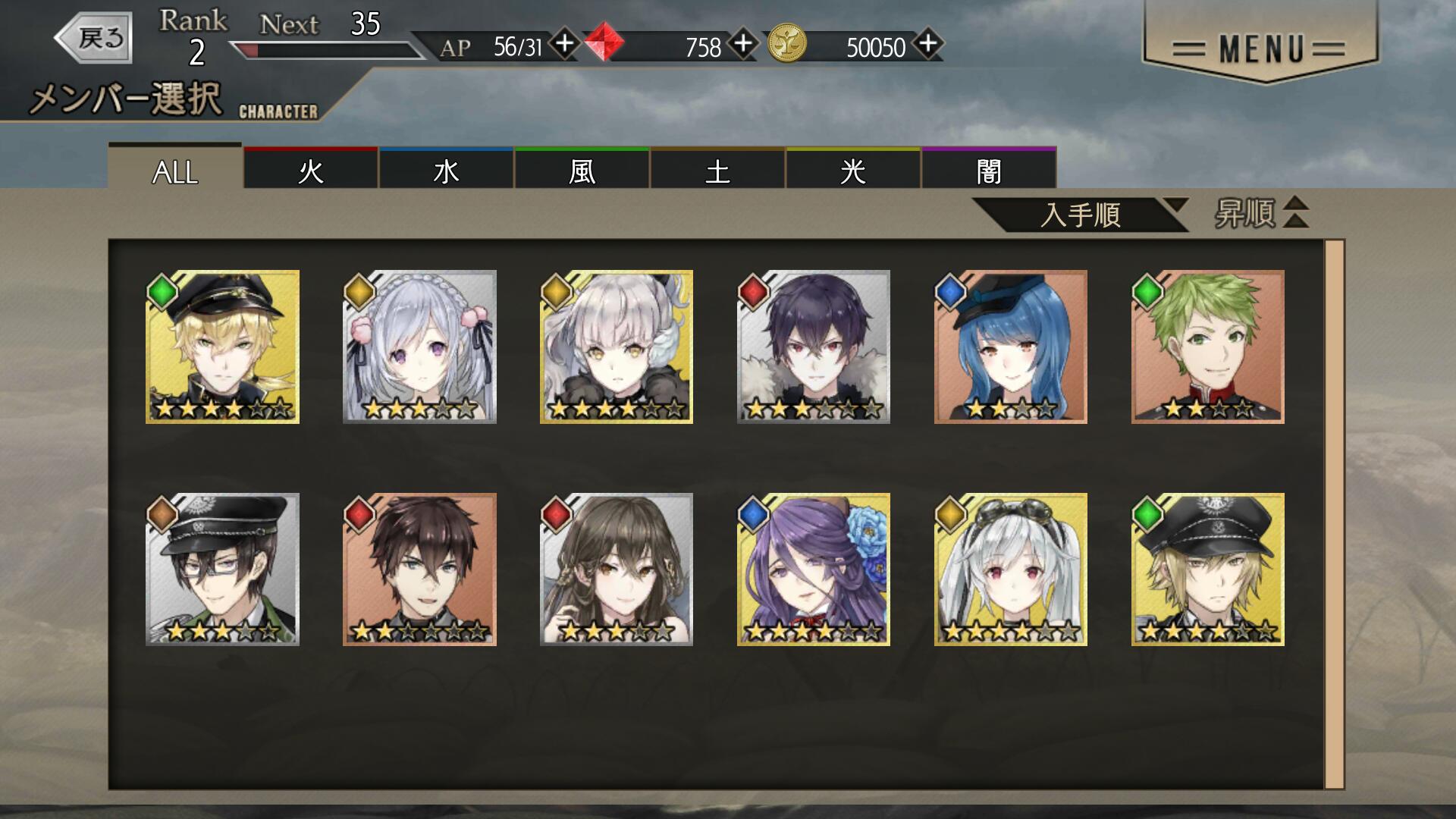
Task: Toggle 昇順 ascending sort order
Action: pyautogui.click(x=1262, y=213)
